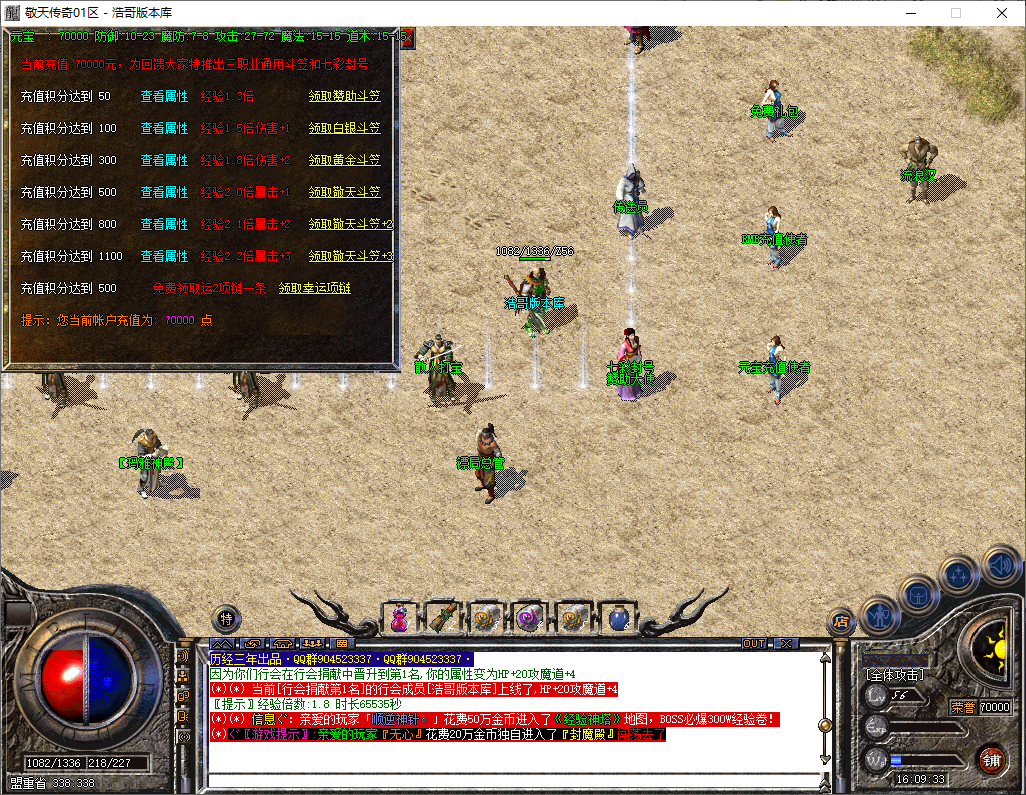The width and height of the screenshot is (1026, 795).
Task: Click the OUT button above chat
Action: [x=754, y=643]
